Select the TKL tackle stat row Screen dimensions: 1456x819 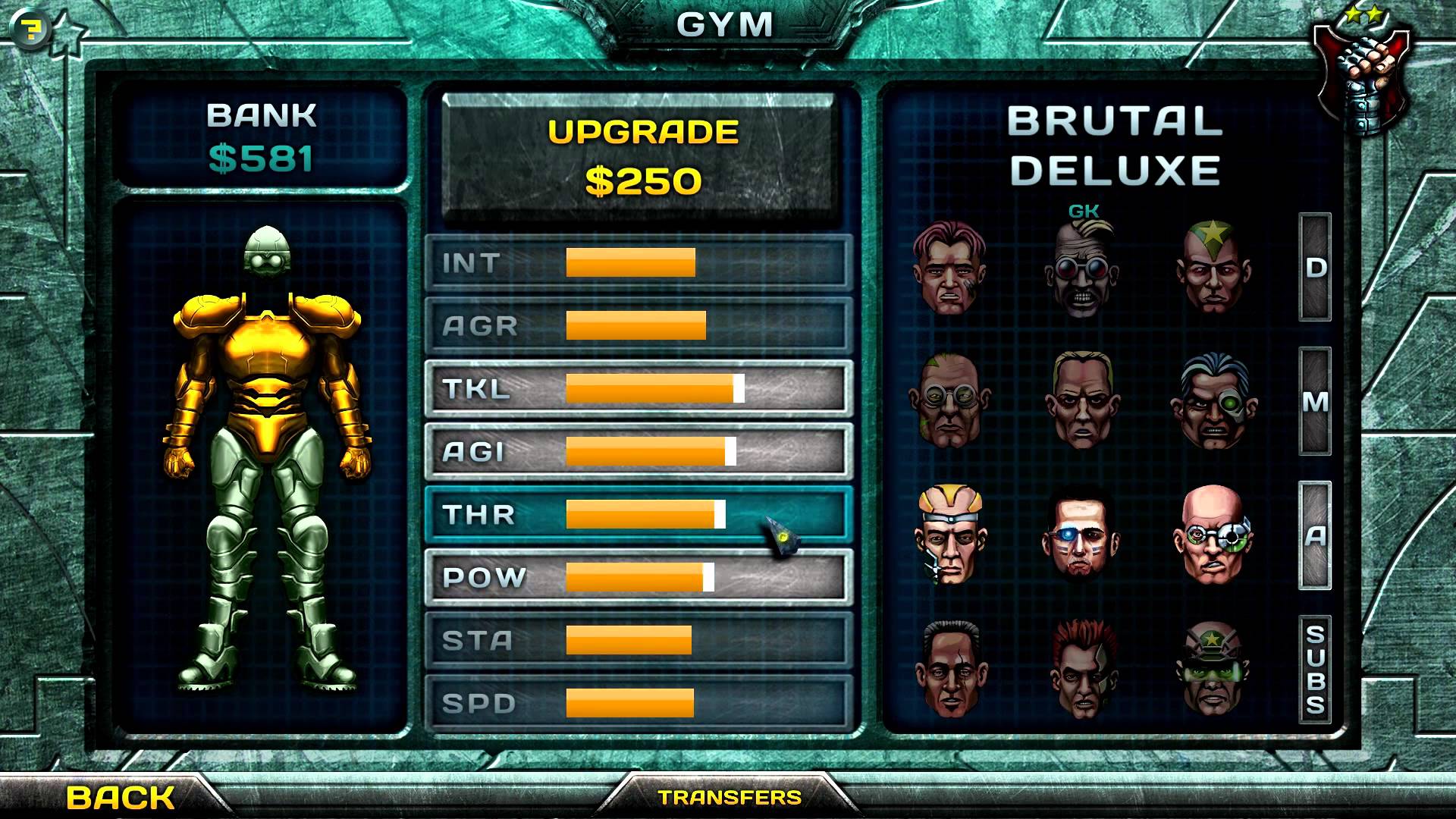click(639, 389)
